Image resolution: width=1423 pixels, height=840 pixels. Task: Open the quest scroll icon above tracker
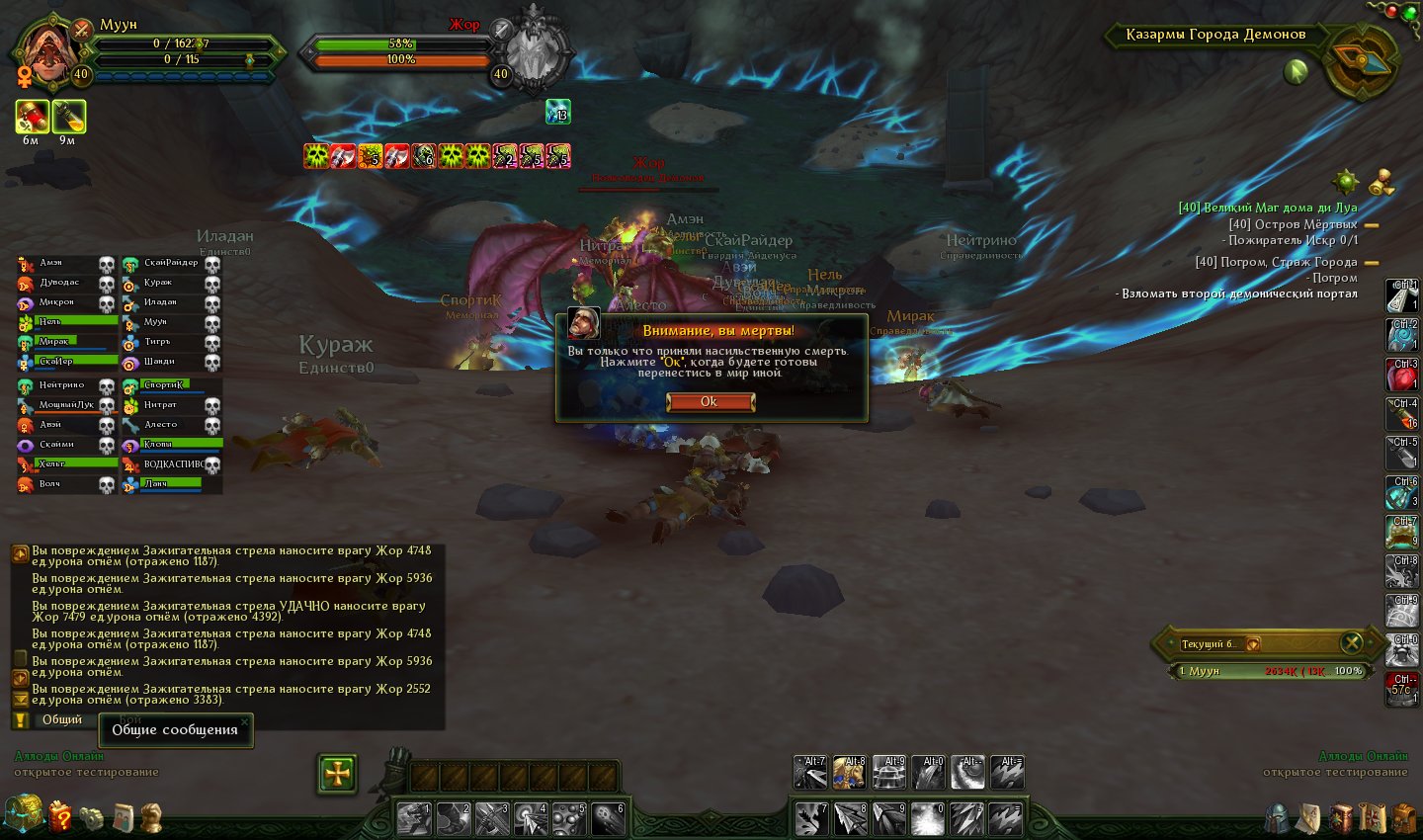(1381, 183)
